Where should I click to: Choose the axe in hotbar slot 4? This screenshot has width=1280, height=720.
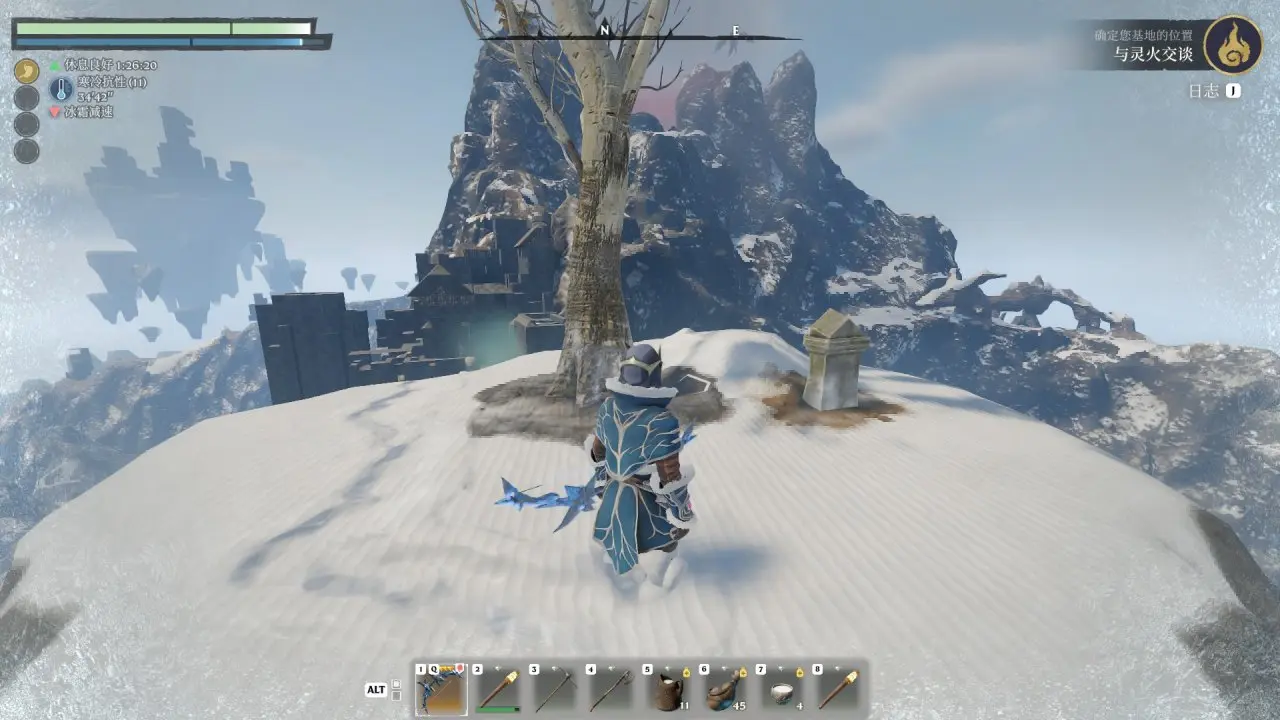coord(611,689)
